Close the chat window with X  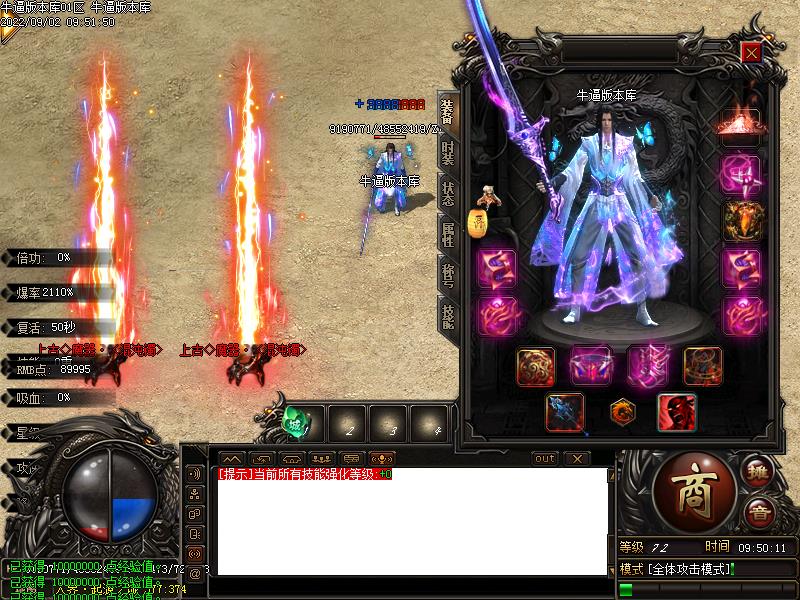click(577, 458)
